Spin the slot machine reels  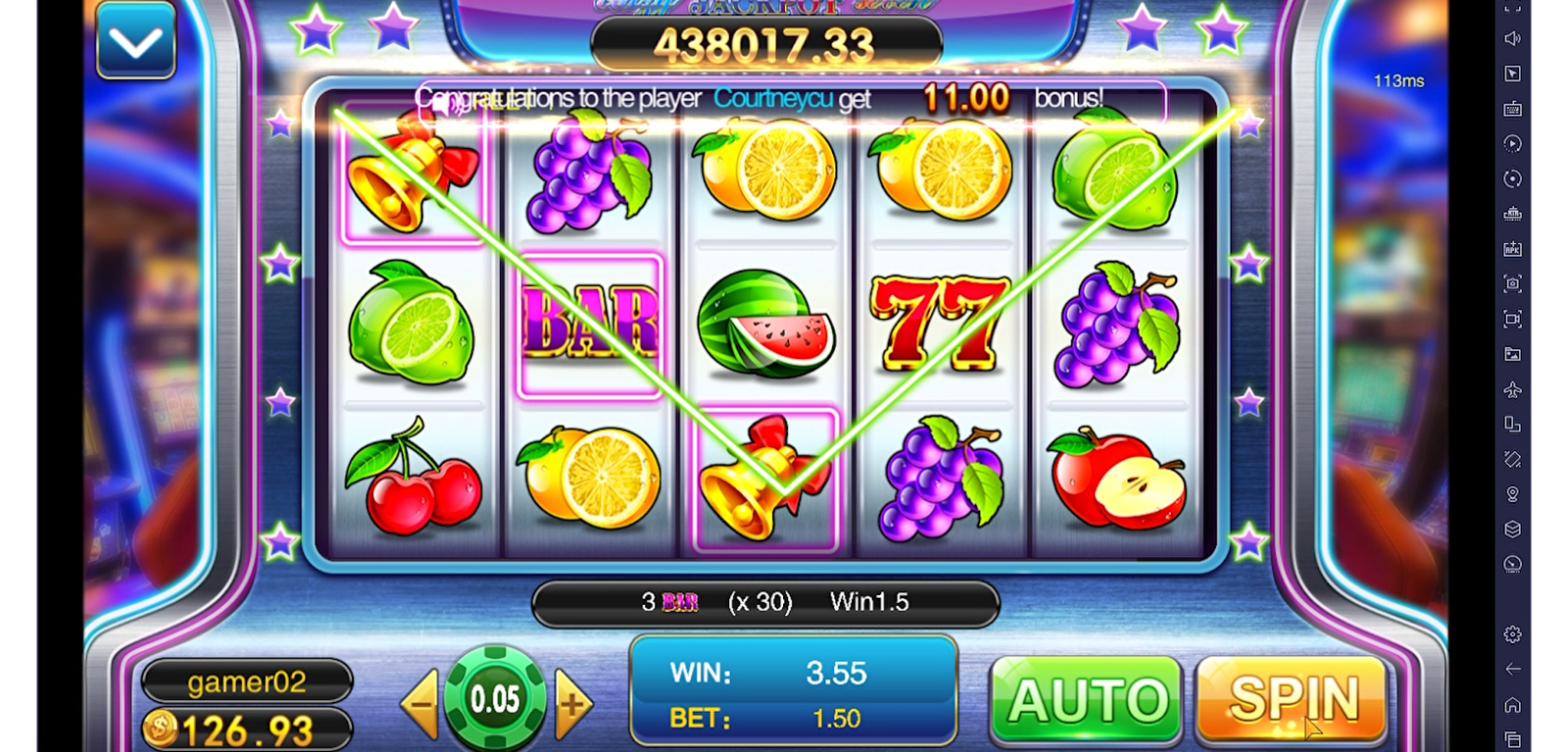1292,700
